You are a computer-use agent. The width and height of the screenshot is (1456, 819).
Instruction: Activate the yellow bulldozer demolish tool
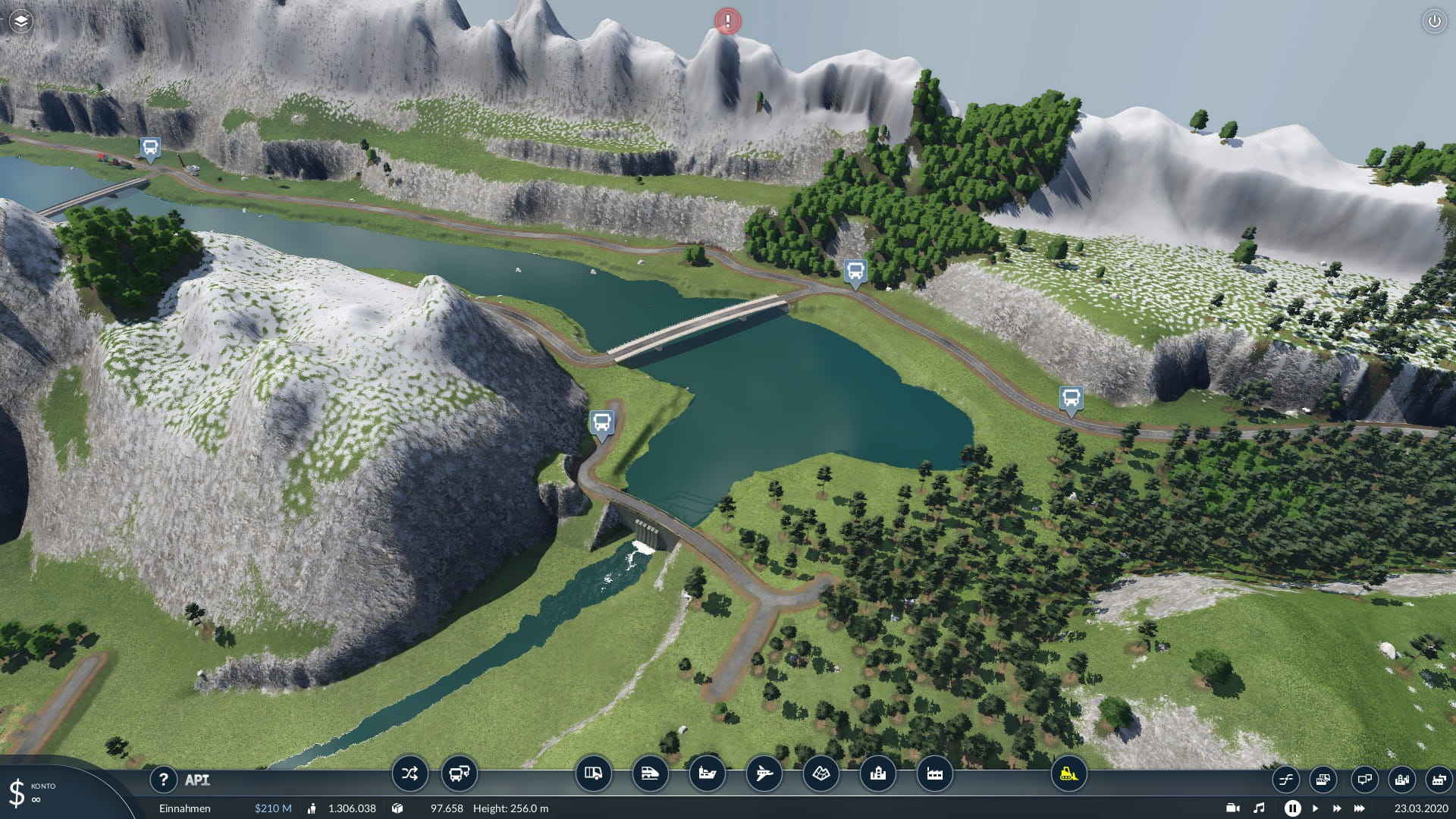[1068, 774]
